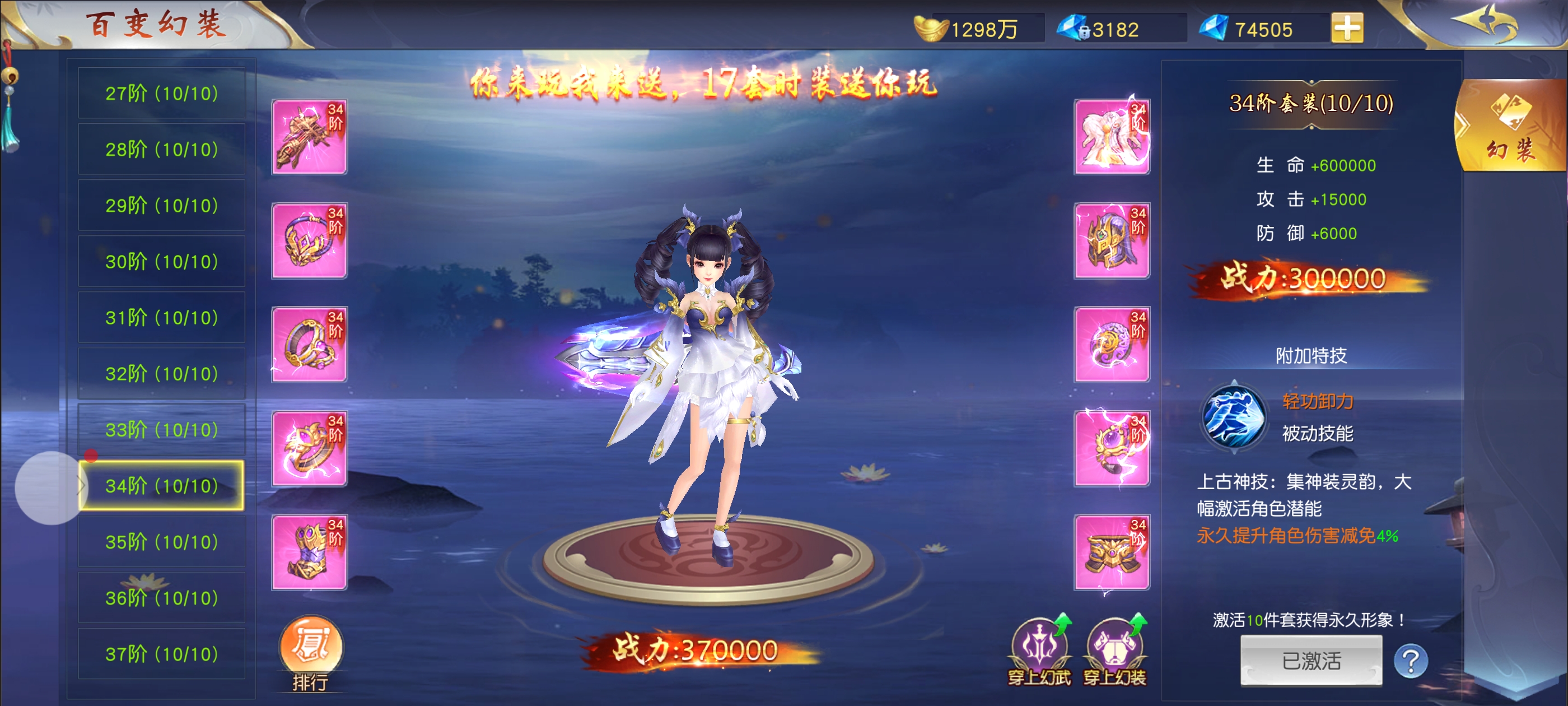Select the 34阶 gauntlet slot
Image resolution: width=1568 pixels, height=706 pixels.
(309, 552)
